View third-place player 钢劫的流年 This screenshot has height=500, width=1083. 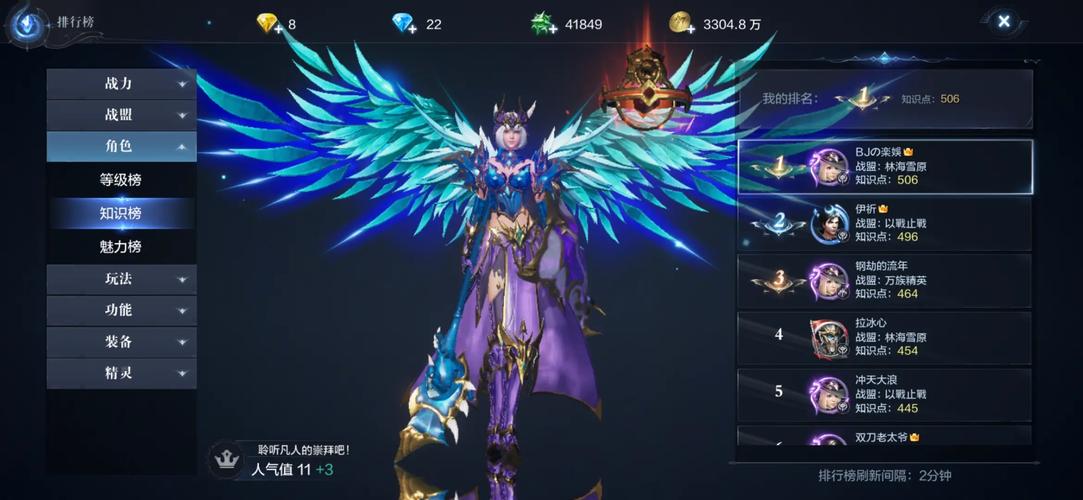(885, 281)
